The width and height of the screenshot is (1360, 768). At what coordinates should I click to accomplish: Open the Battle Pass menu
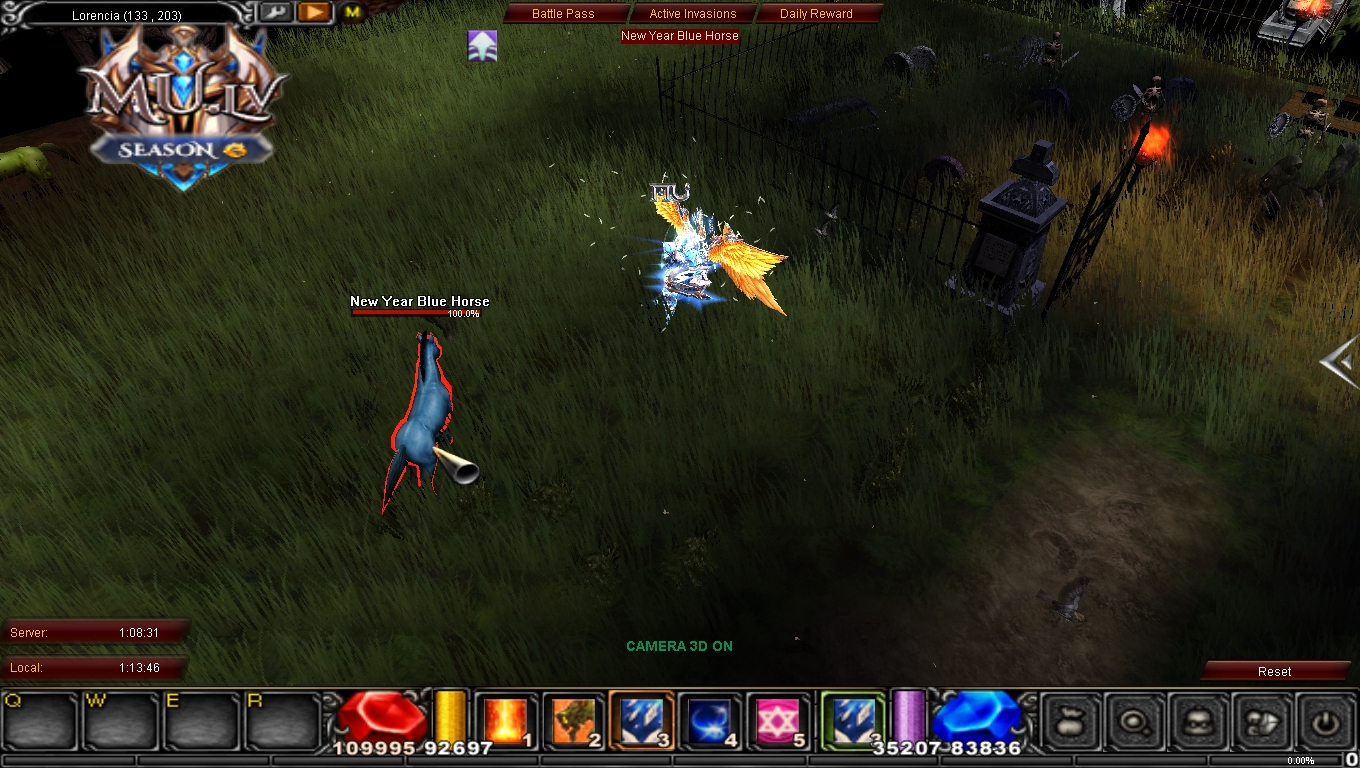pos(565,13)
